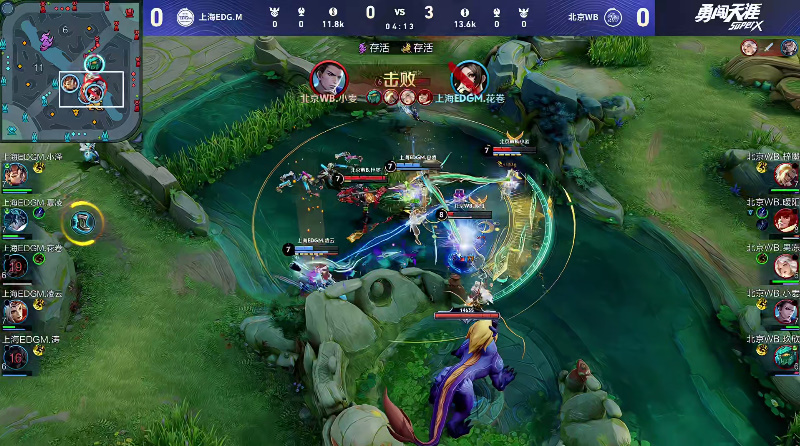800x446 pixels.
Task: Choose the second EDG.M player portrait
Action: coord(16,220)
